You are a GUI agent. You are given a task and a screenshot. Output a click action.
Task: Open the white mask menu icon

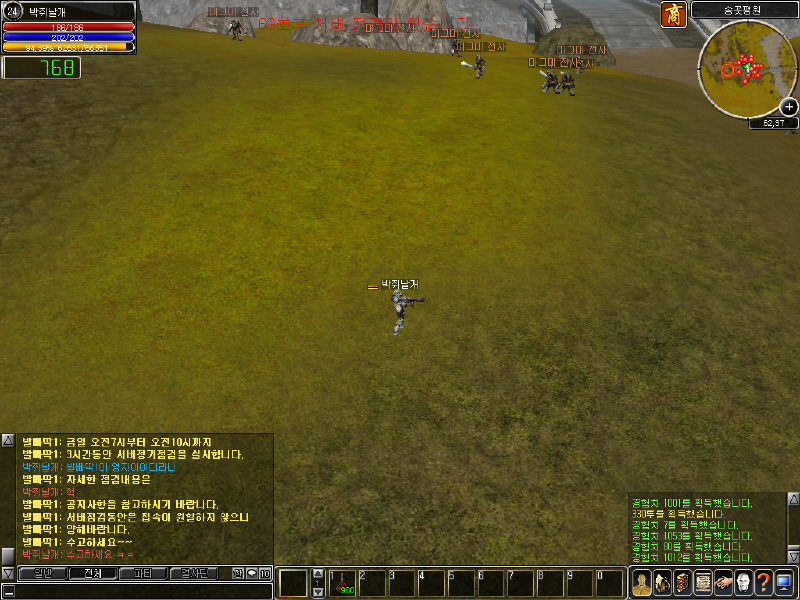tap(743, 582)
